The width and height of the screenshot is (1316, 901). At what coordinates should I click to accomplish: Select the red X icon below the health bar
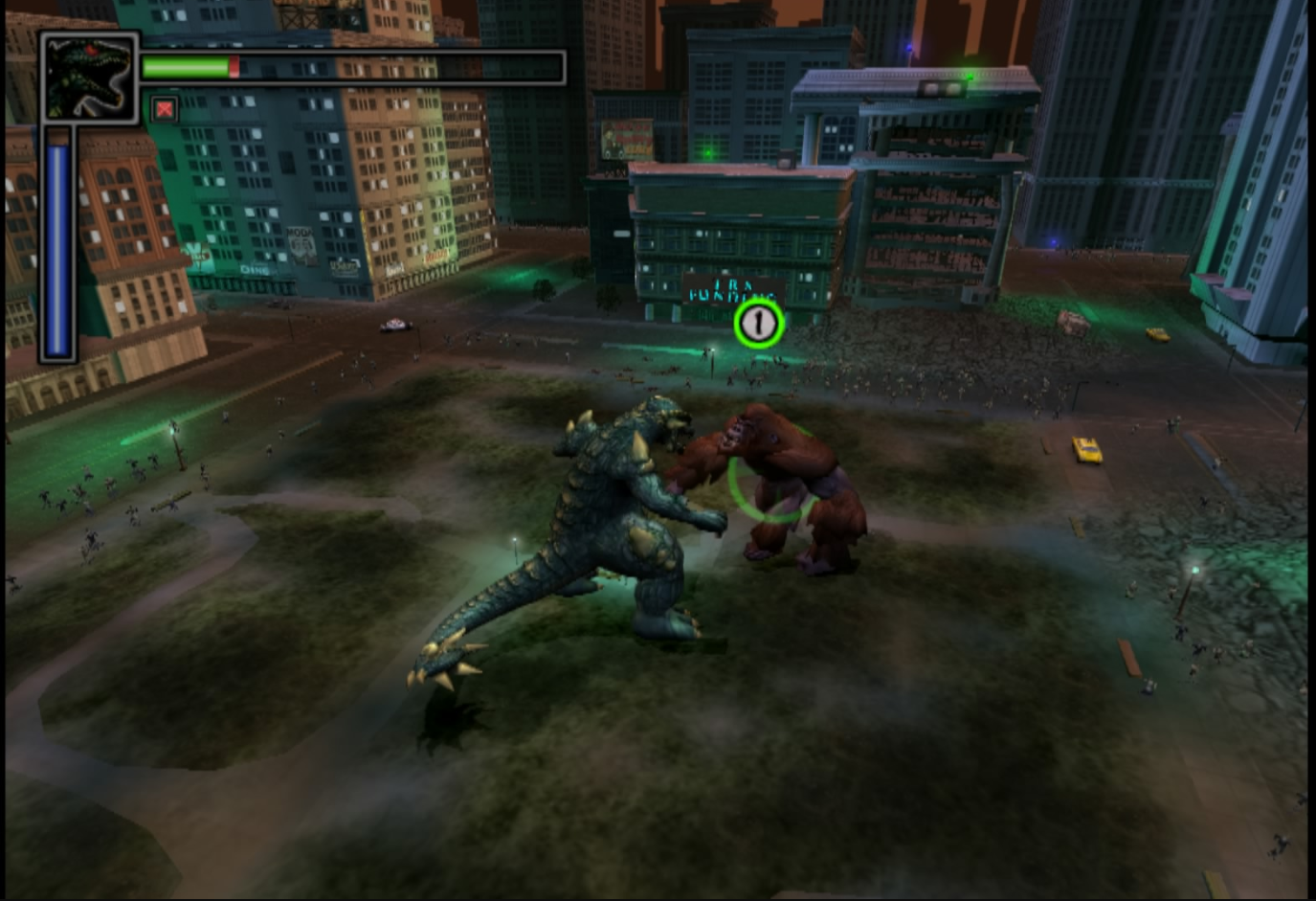165,109
